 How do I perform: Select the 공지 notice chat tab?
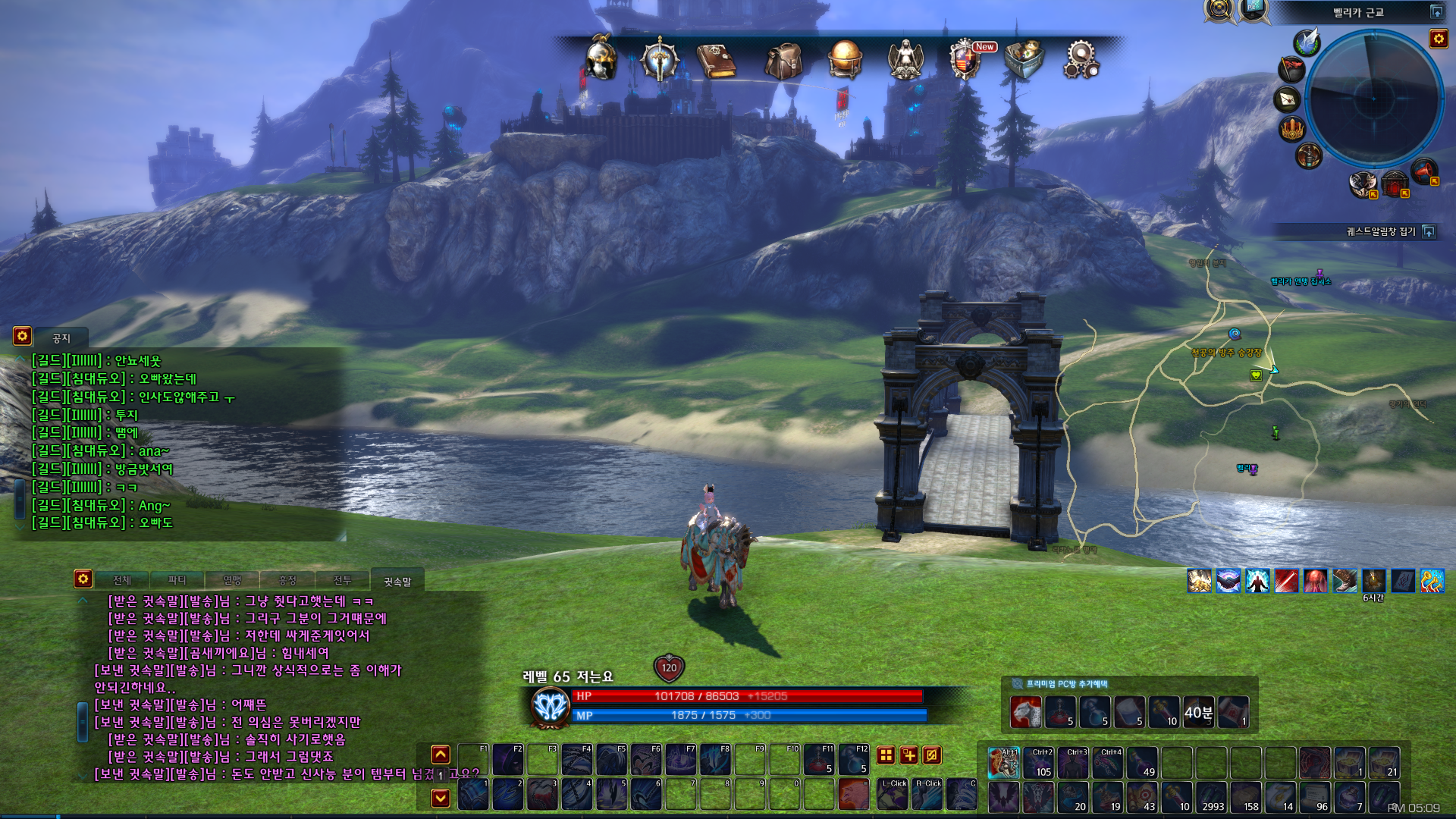pos(61,338)
